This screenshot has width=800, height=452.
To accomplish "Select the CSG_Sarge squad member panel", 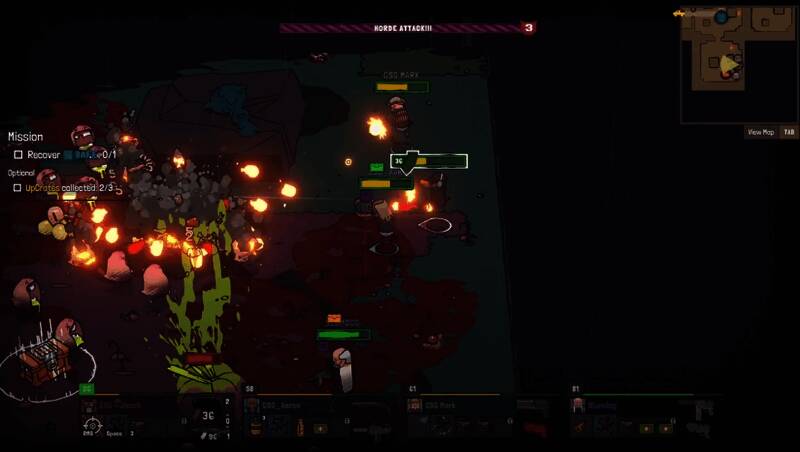I will [322, 417].
